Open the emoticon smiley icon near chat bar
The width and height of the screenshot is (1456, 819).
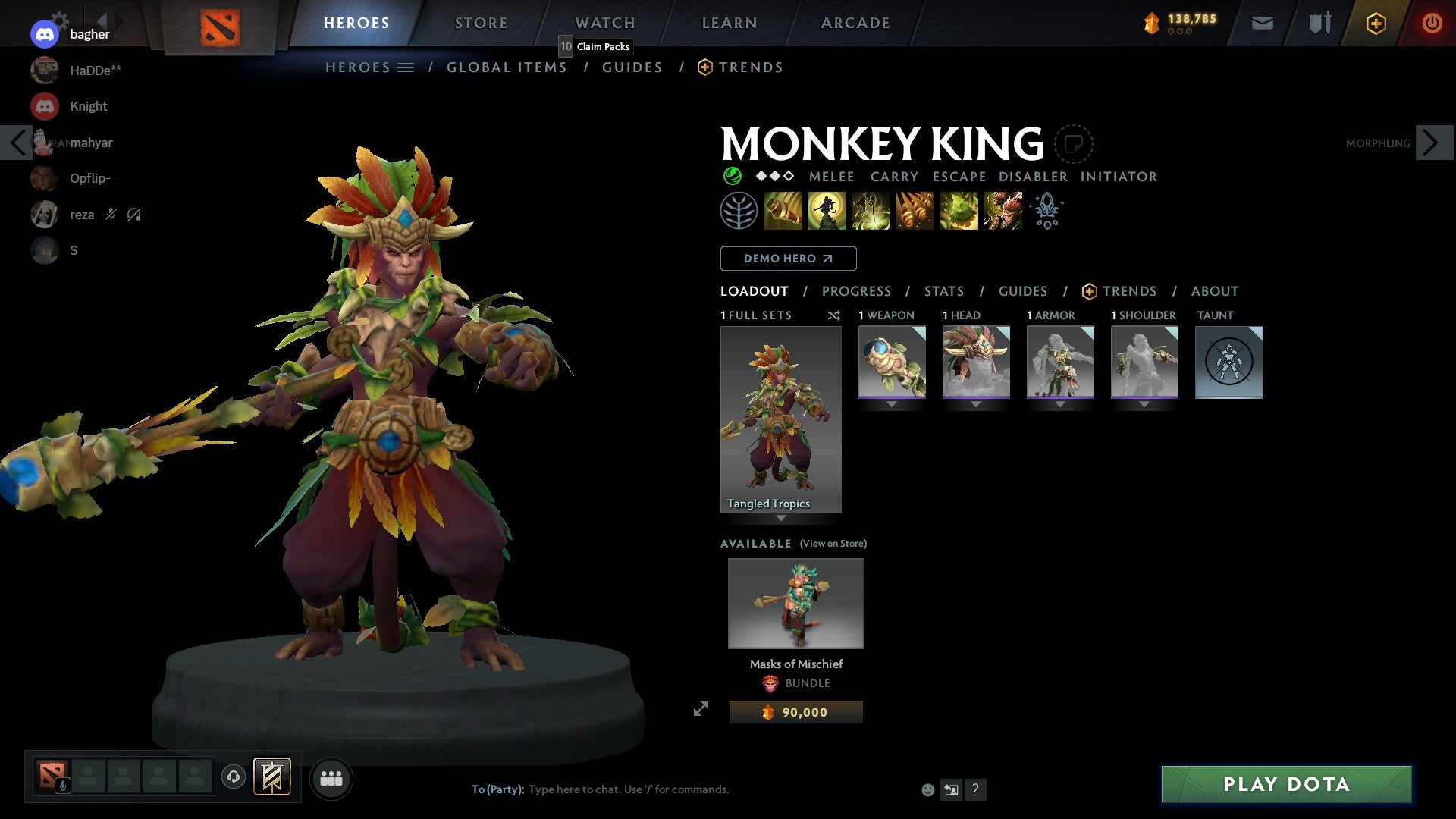click(x=927, y=789)
